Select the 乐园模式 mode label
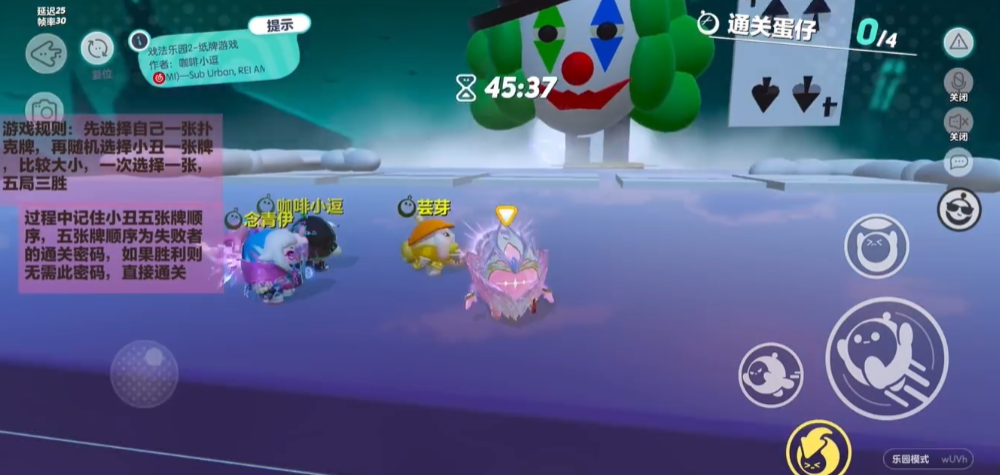The height and width of the screenshot is (475, 1000). (910, 458)
